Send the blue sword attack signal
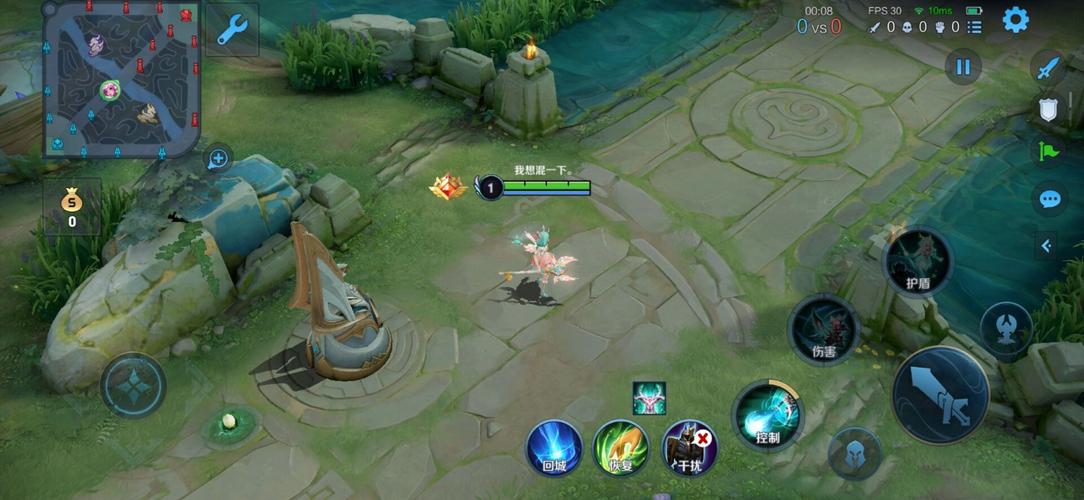Viewport: 1084px width, 500px height. [1047, 68]
